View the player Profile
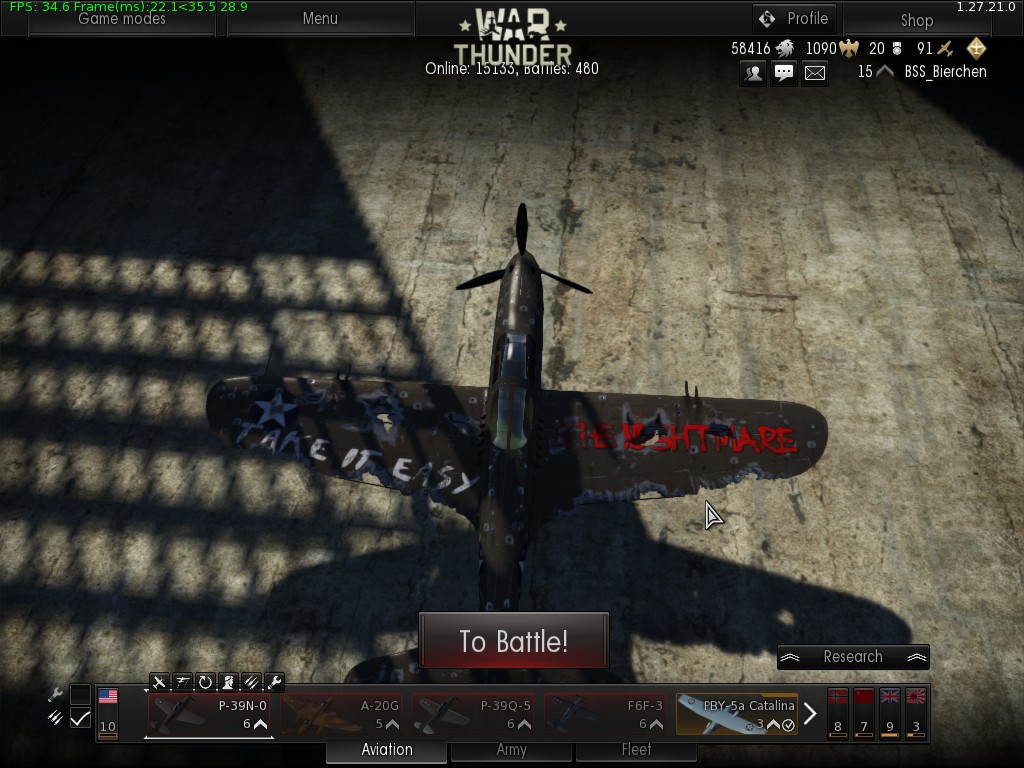The width and height of the screenshot is (1024, 768). pyautogui.click(x=794, y=19)
